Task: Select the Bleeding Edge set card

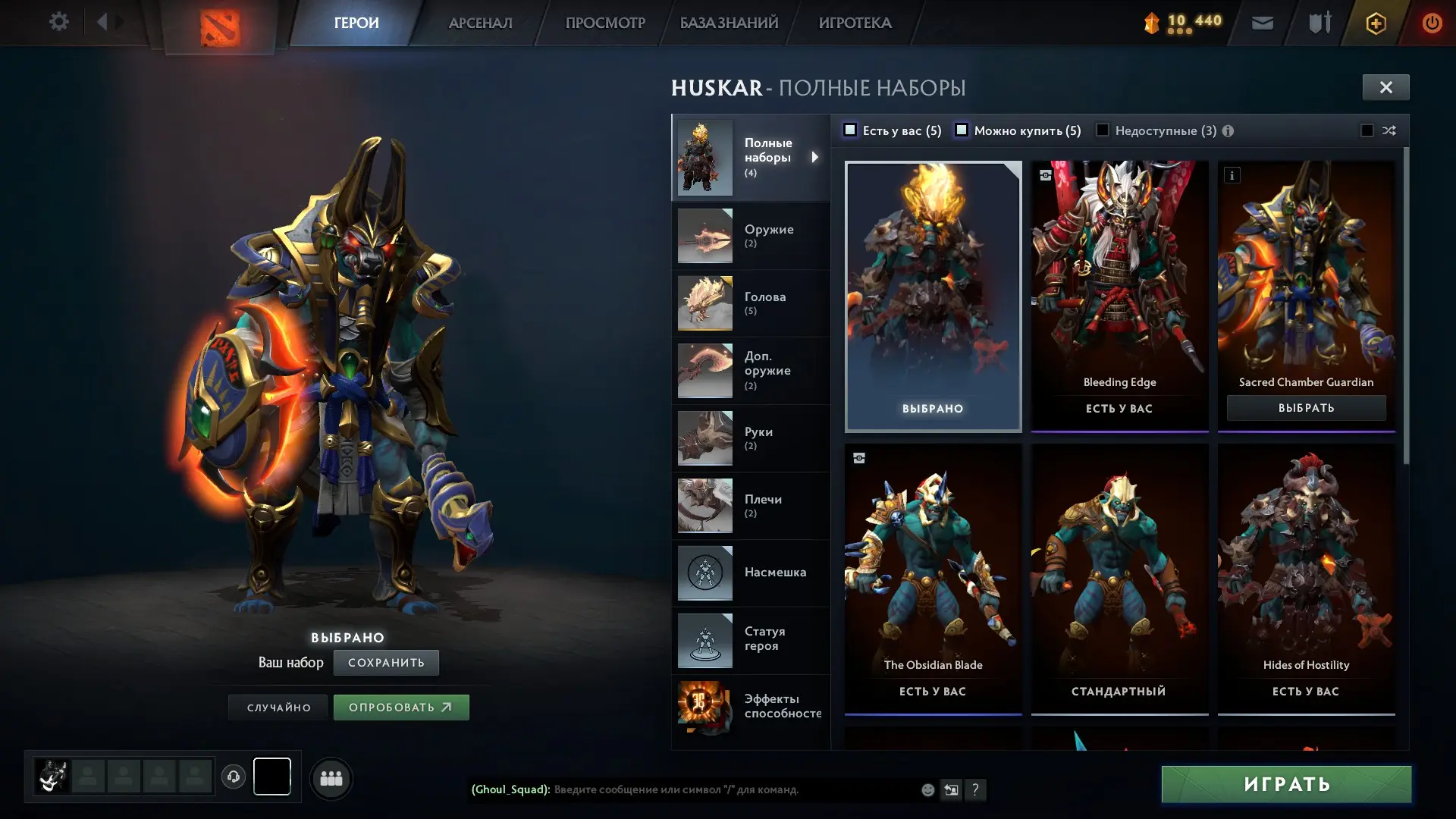Action: click(1119, 296)
